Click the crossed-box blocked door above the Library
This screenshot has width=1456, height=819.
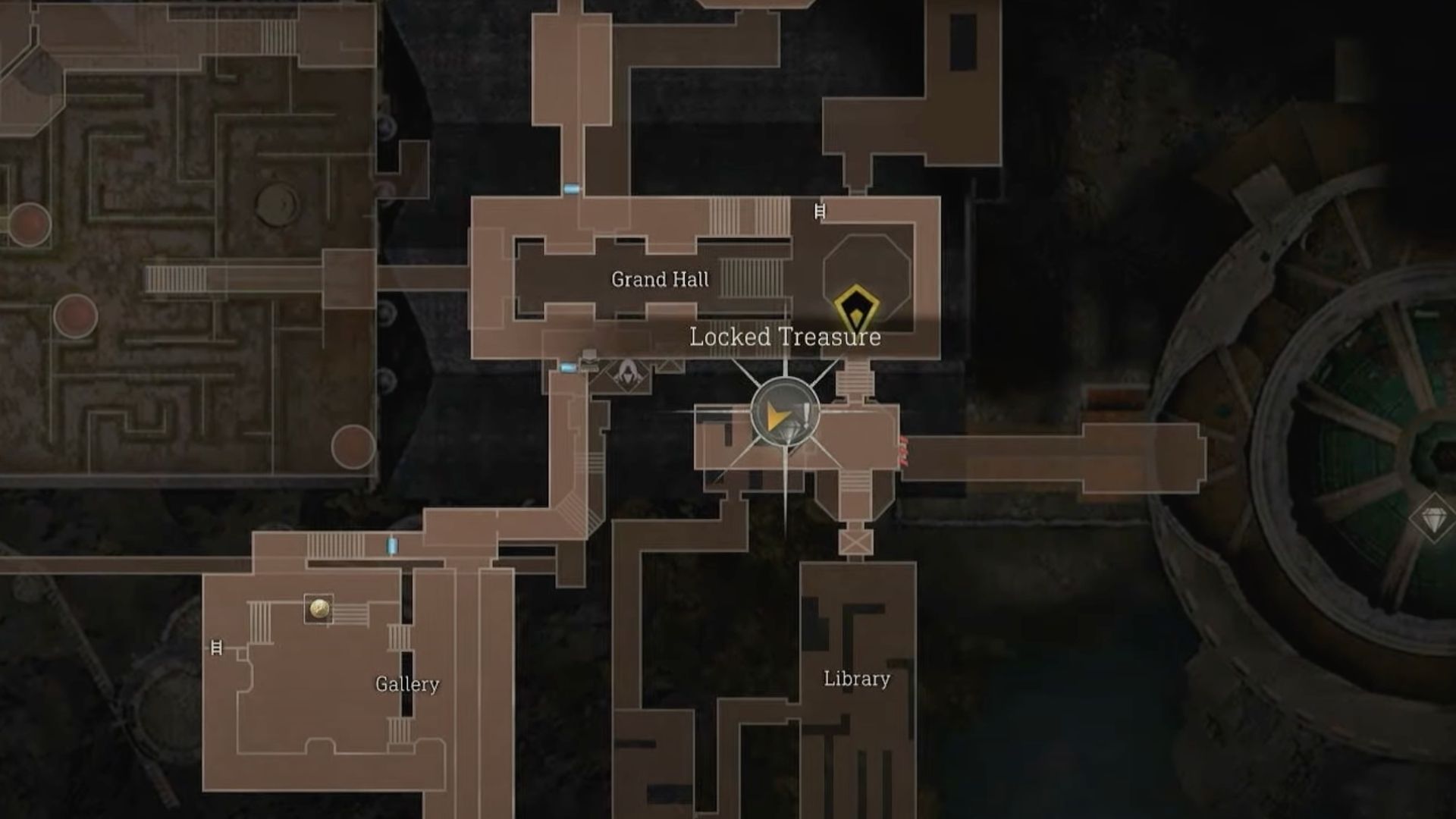click(855, 542)
